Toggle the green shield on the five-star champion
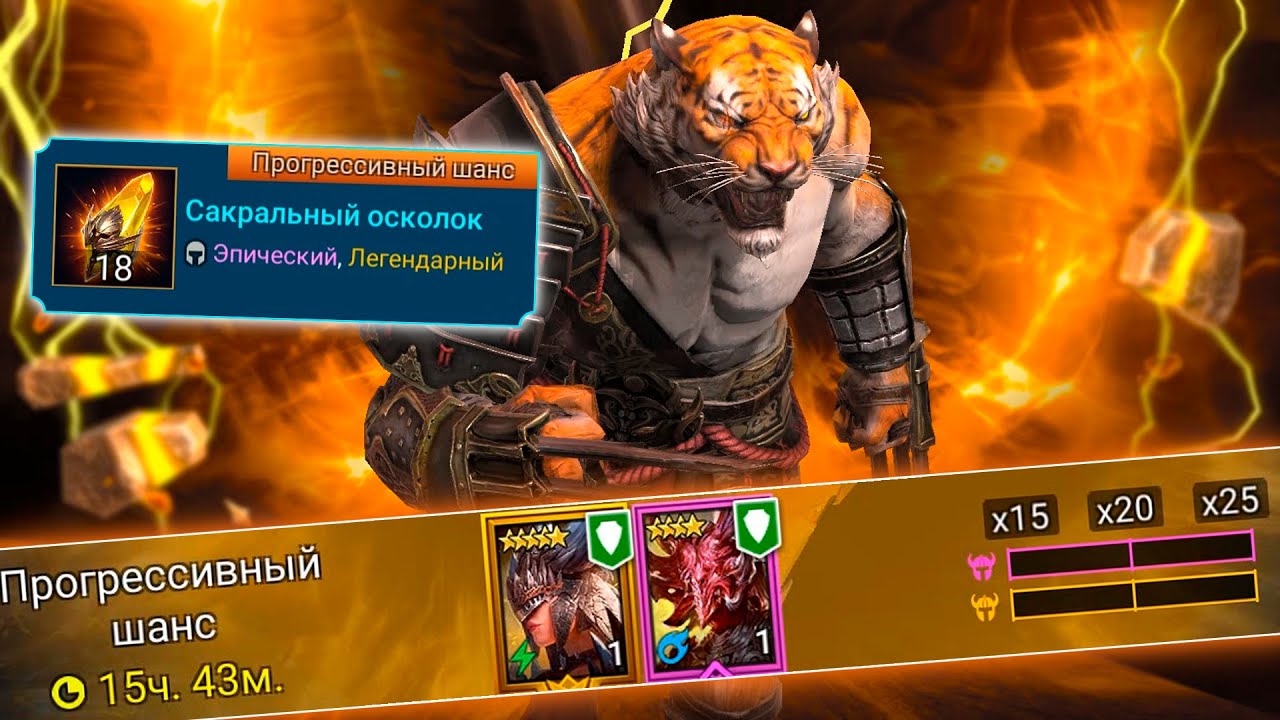 coord(607,538)
